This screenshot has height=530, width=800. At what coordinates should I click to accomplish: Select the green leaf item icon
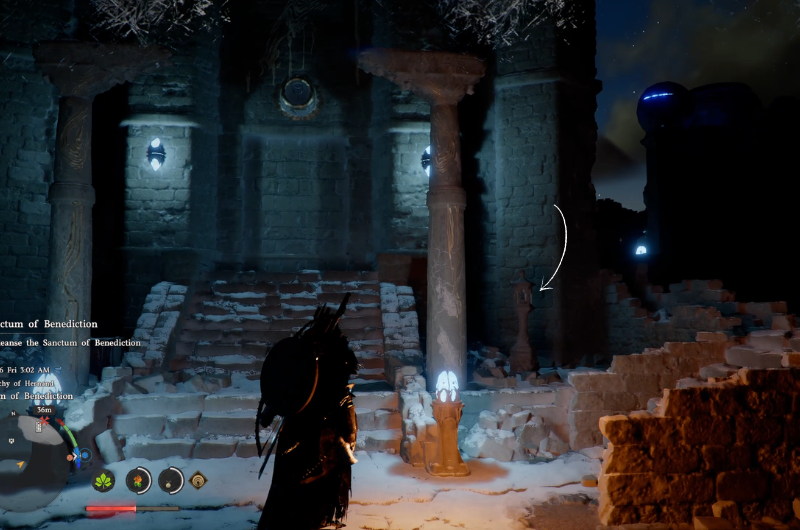coord(103,481)
